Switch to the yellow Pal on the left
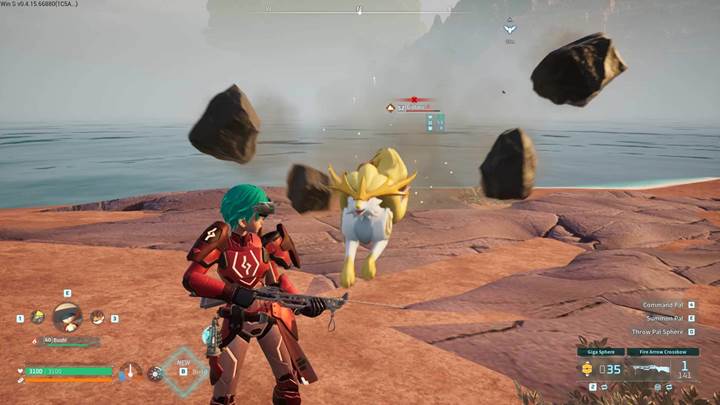 click(37, 317)
